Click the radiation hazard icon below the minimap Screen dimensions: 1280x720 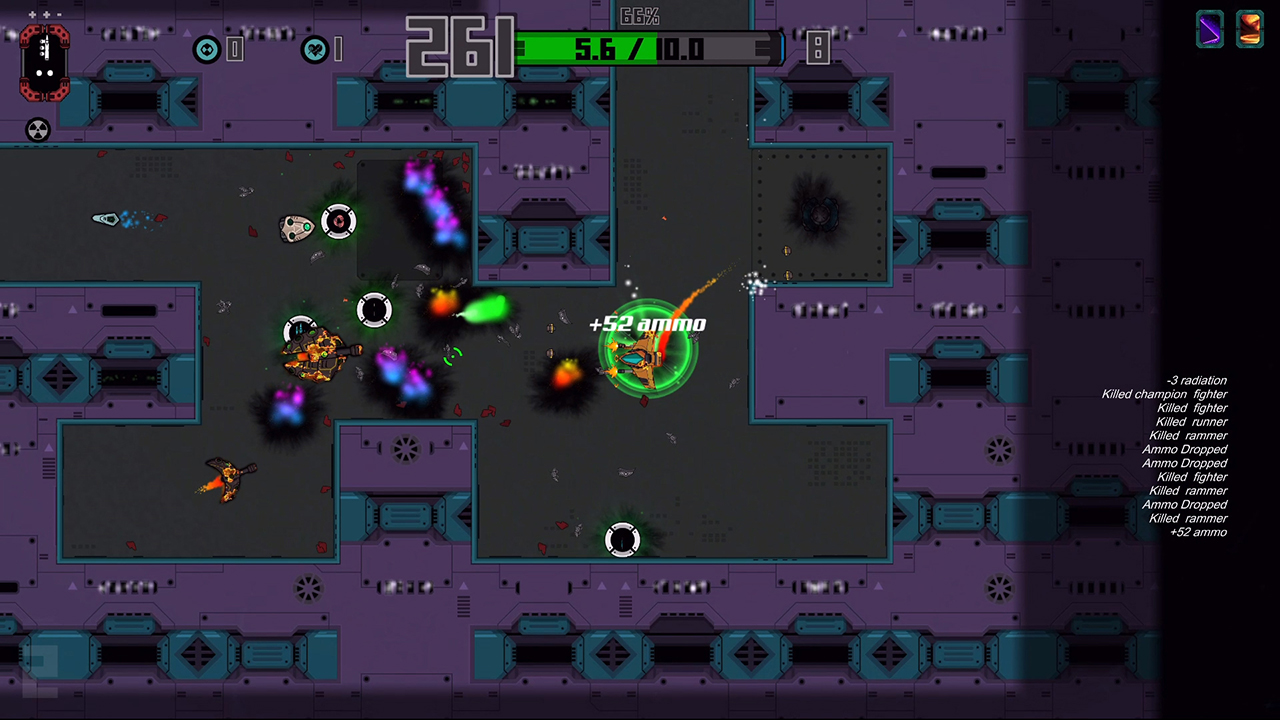38,130
